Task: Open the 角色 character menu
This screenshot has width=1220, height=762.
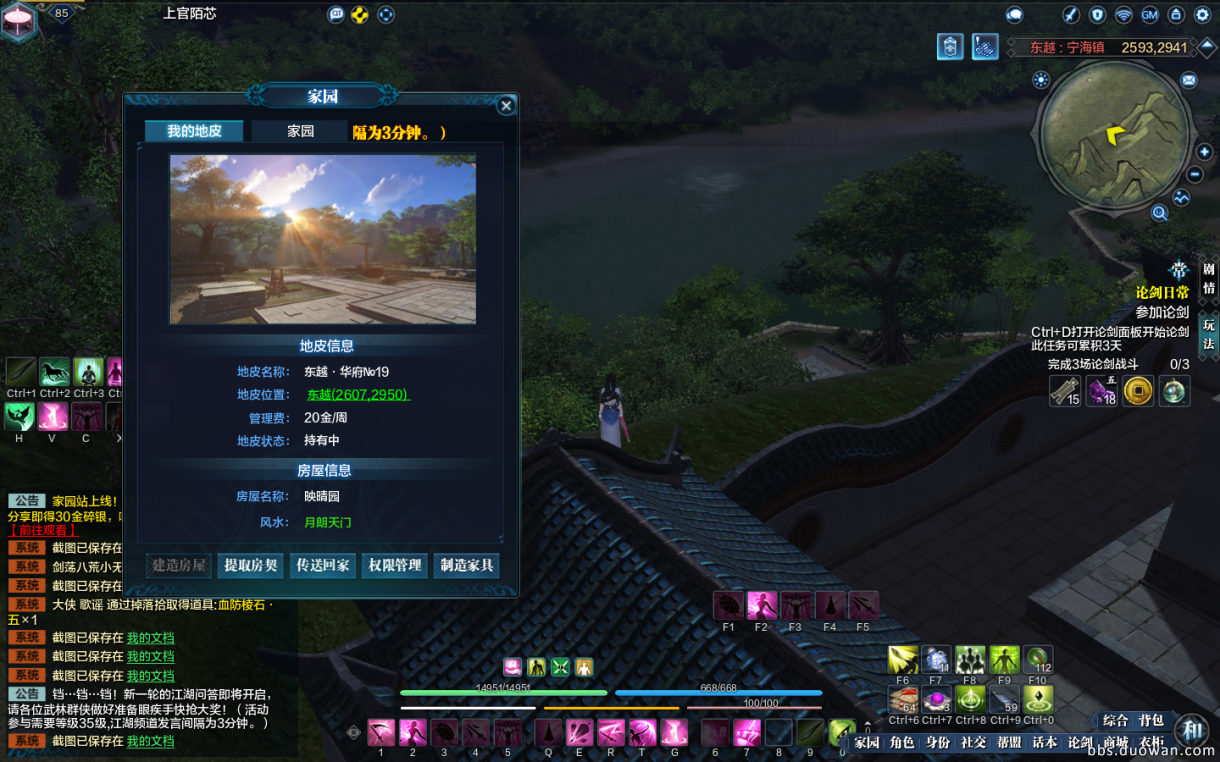Action: coord(902,742)
